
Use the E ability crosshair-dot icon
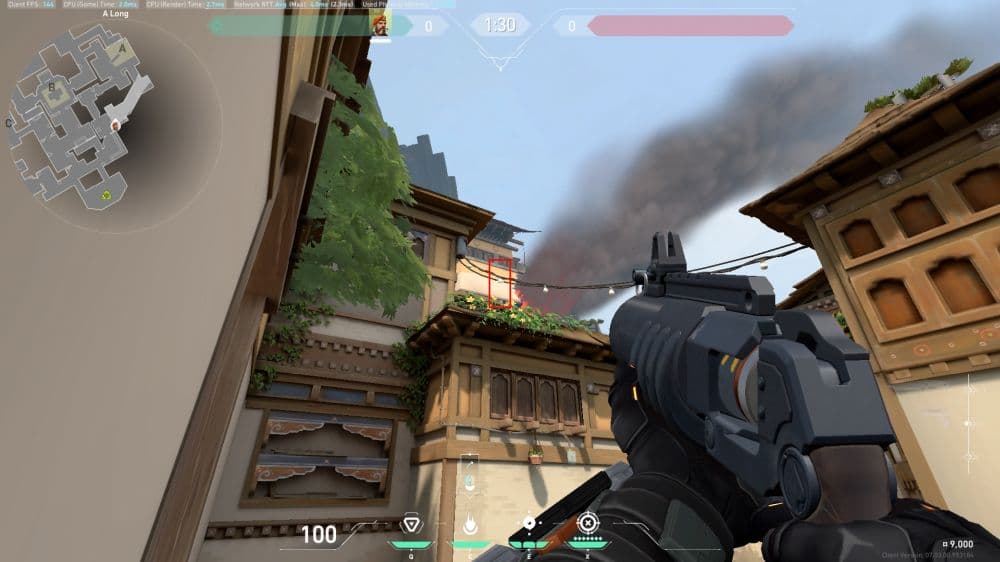529,523
